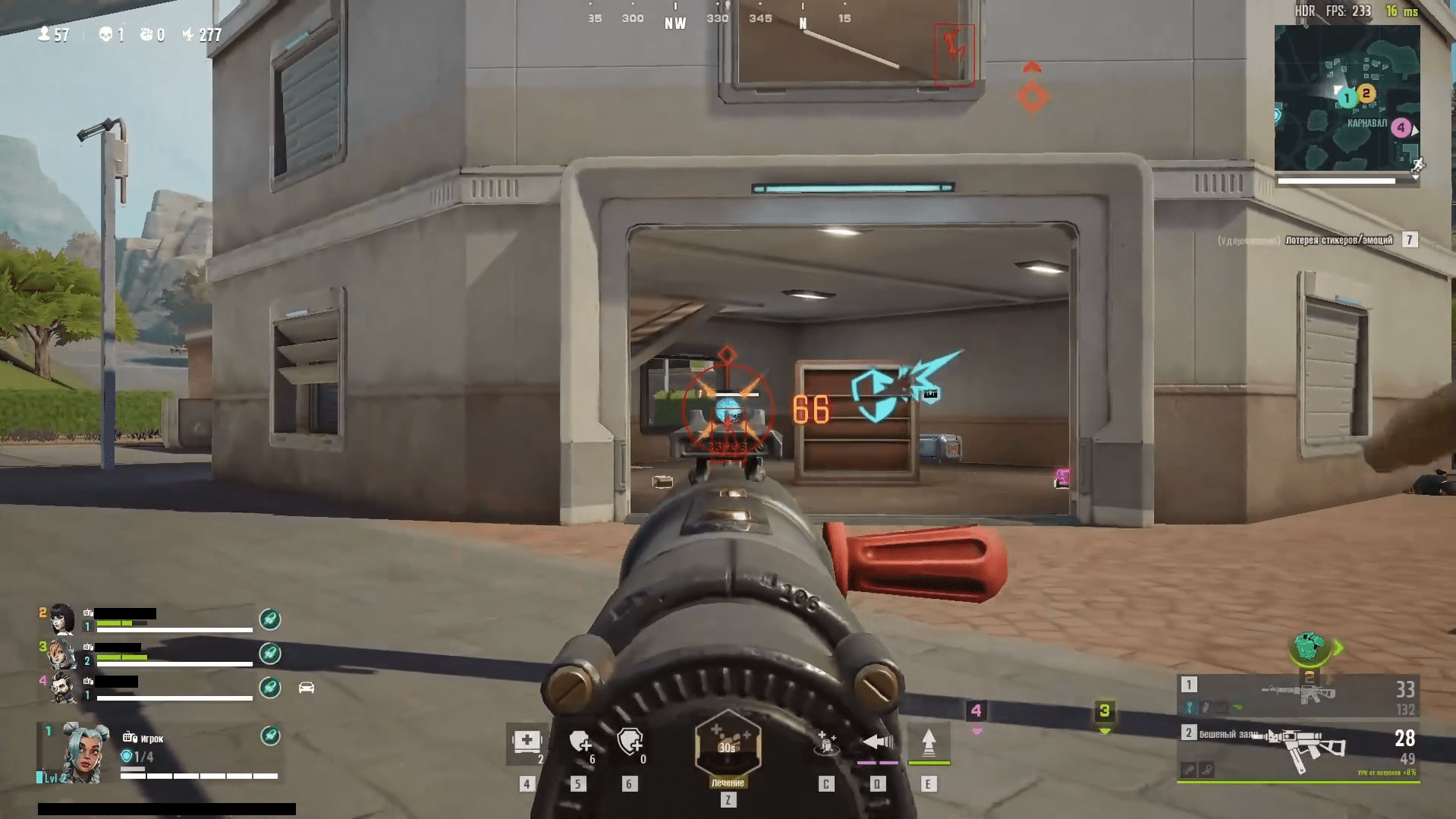1456x819 pixels.
Task: Click the tactical gadget icon bound to C
Action: [x=825, y=744]
